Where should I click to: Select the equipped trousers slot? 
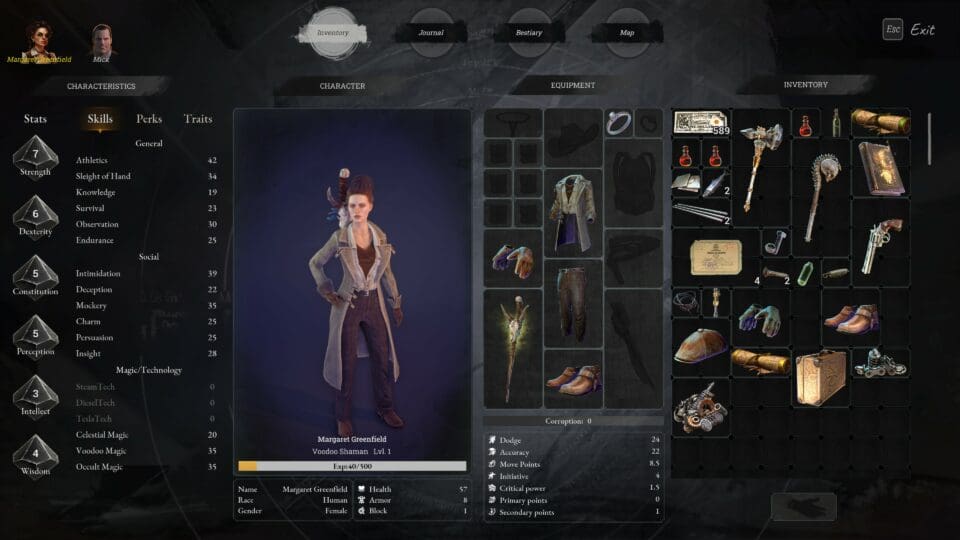573,302
